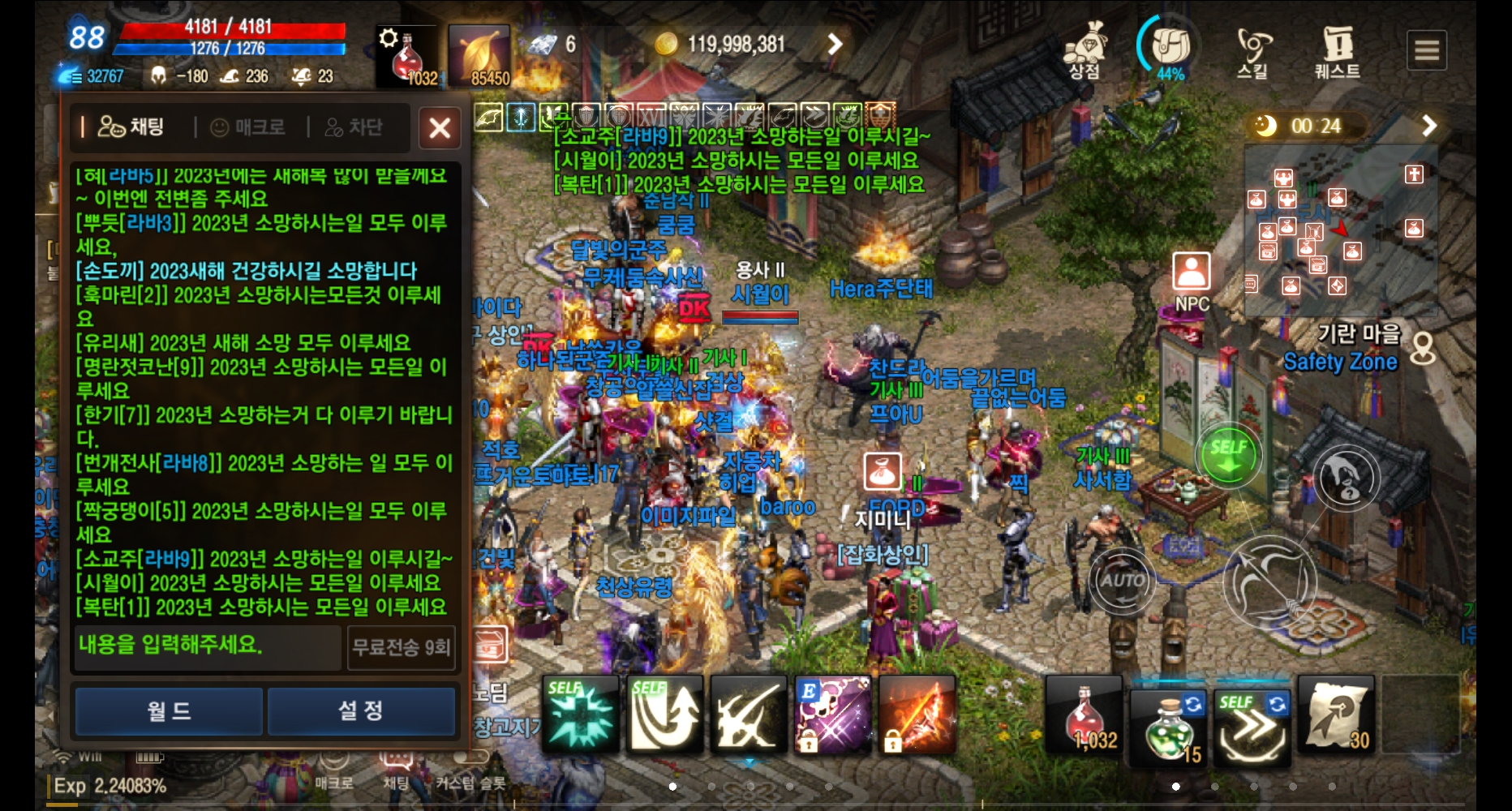Switch to the 차단 tab in chat window
This screenshot has width=1512, height=811.
(x=354, y=127)
